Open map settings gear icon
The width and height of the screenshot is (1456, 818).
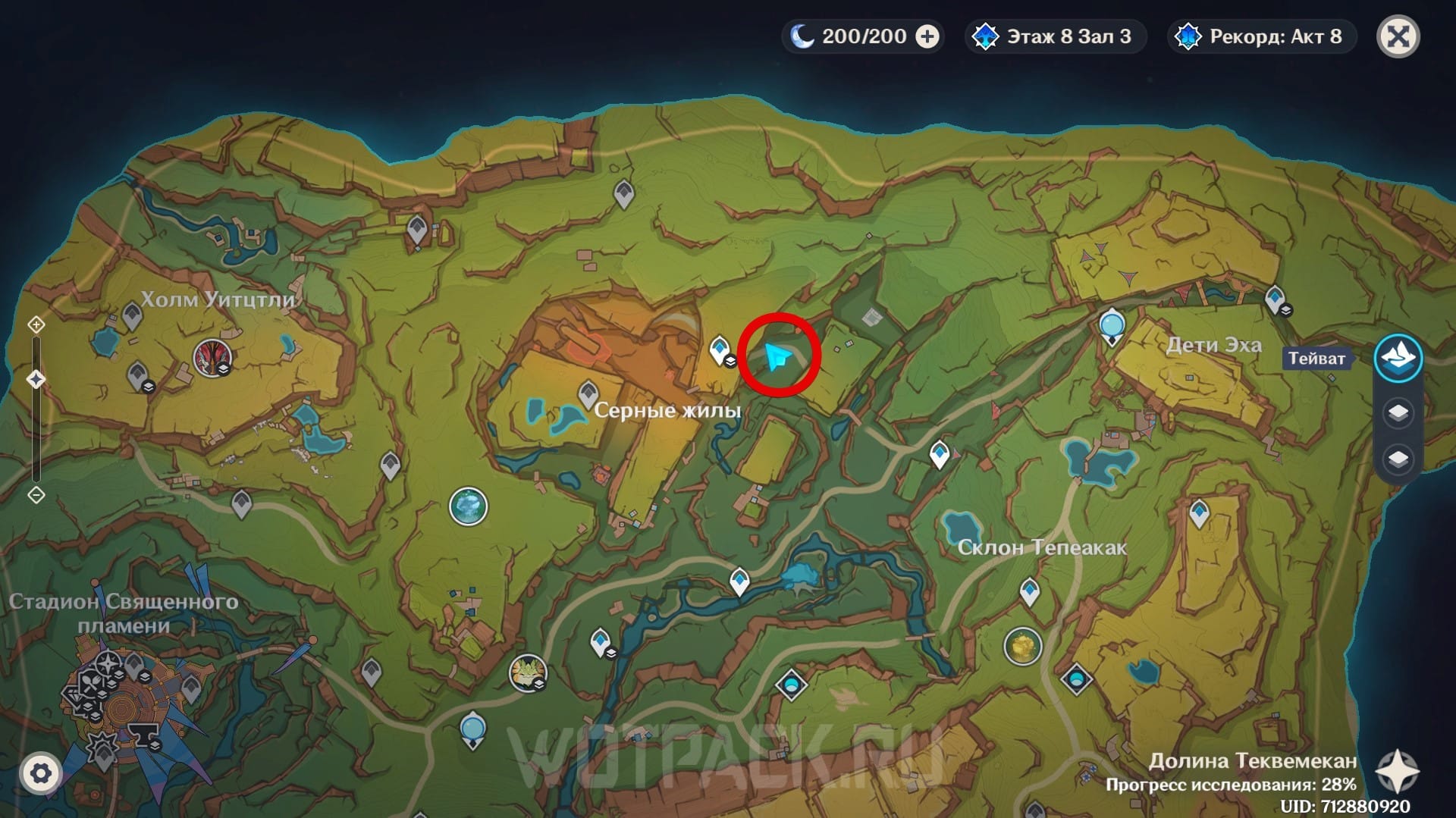(x=40, y=773)
